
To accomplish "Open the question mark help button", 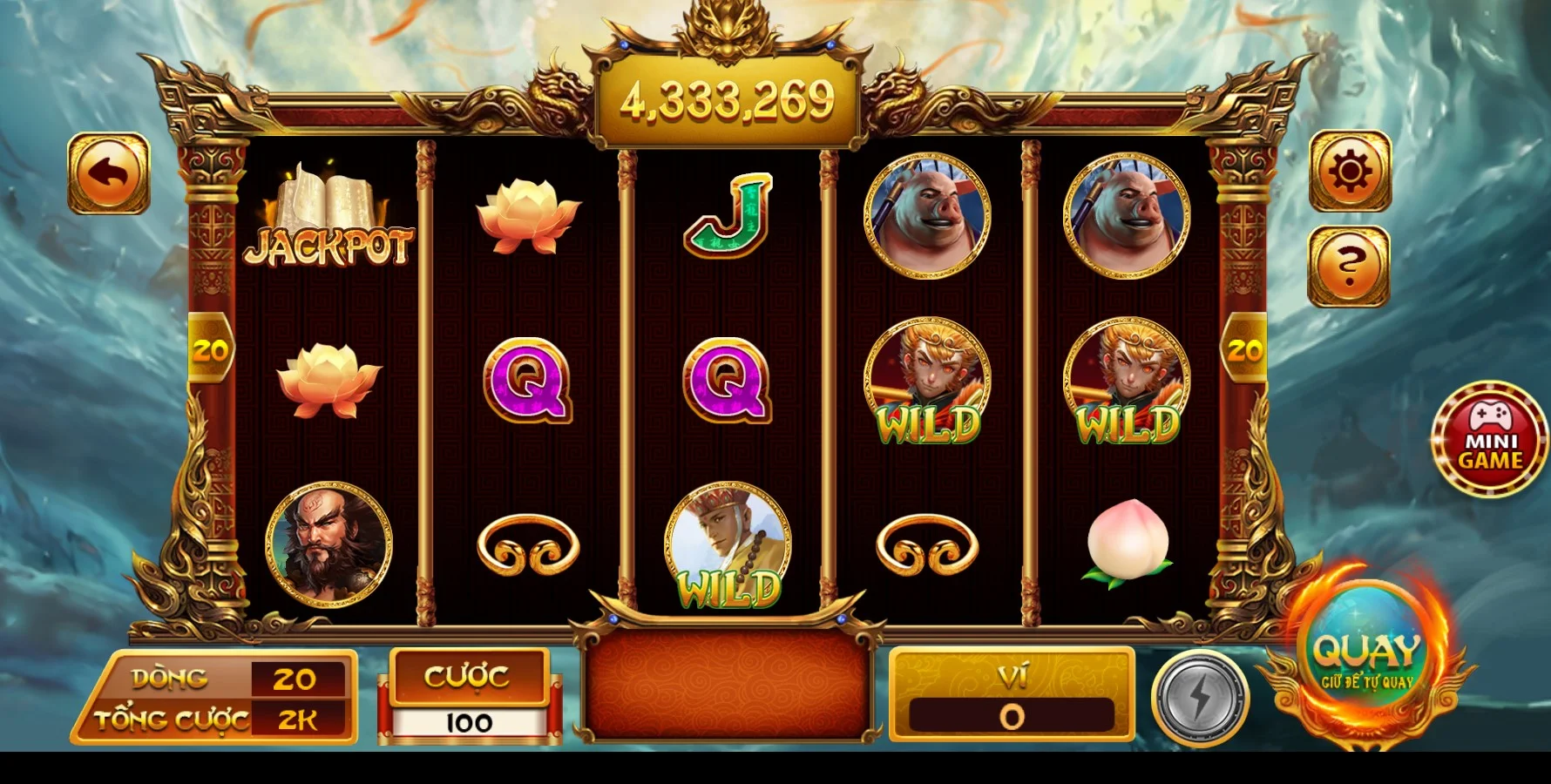I will 1348,266.
